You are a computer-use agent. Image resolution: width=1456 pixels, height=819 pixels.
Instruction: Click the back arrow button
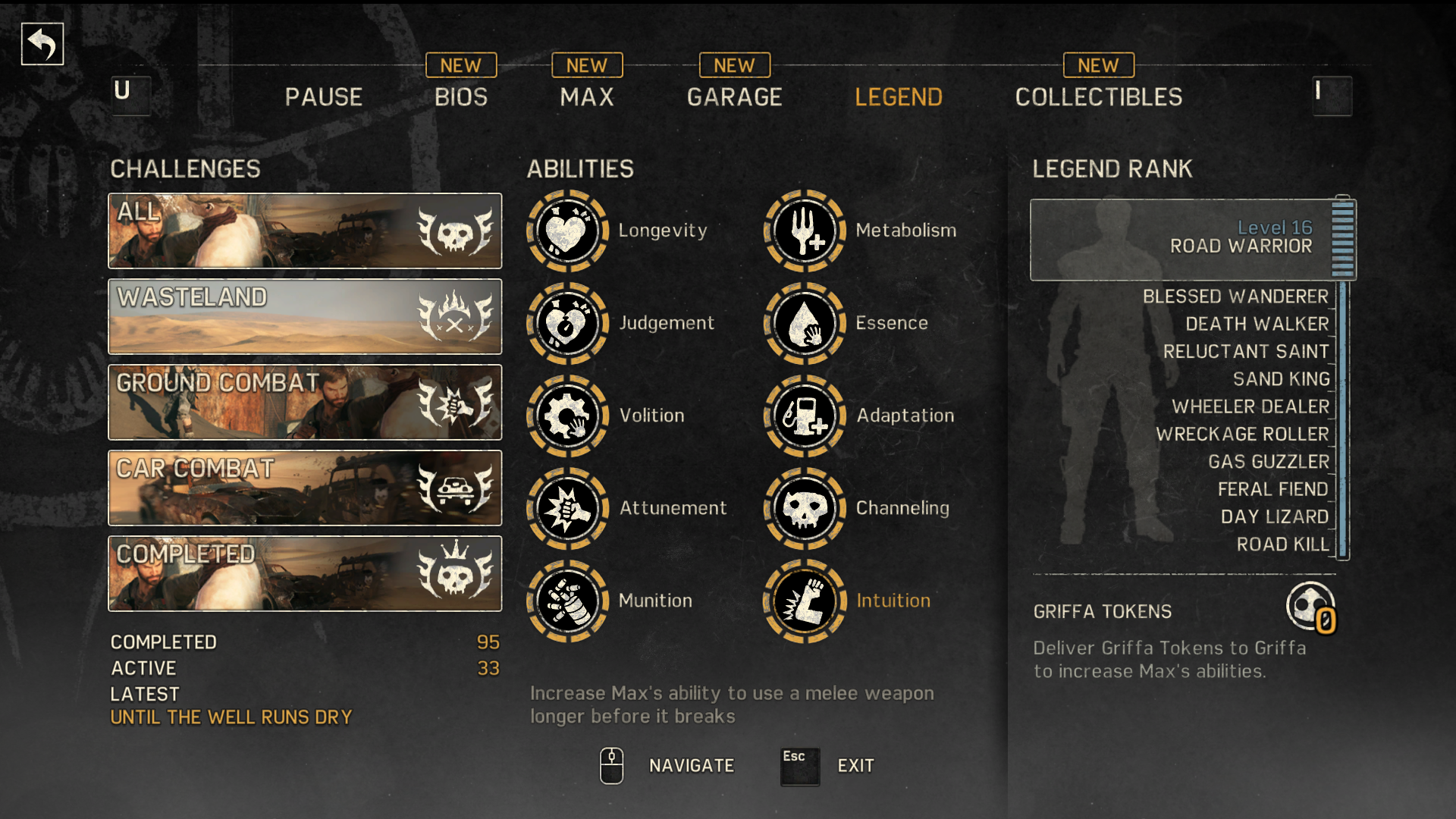click(x=42, y=44)
